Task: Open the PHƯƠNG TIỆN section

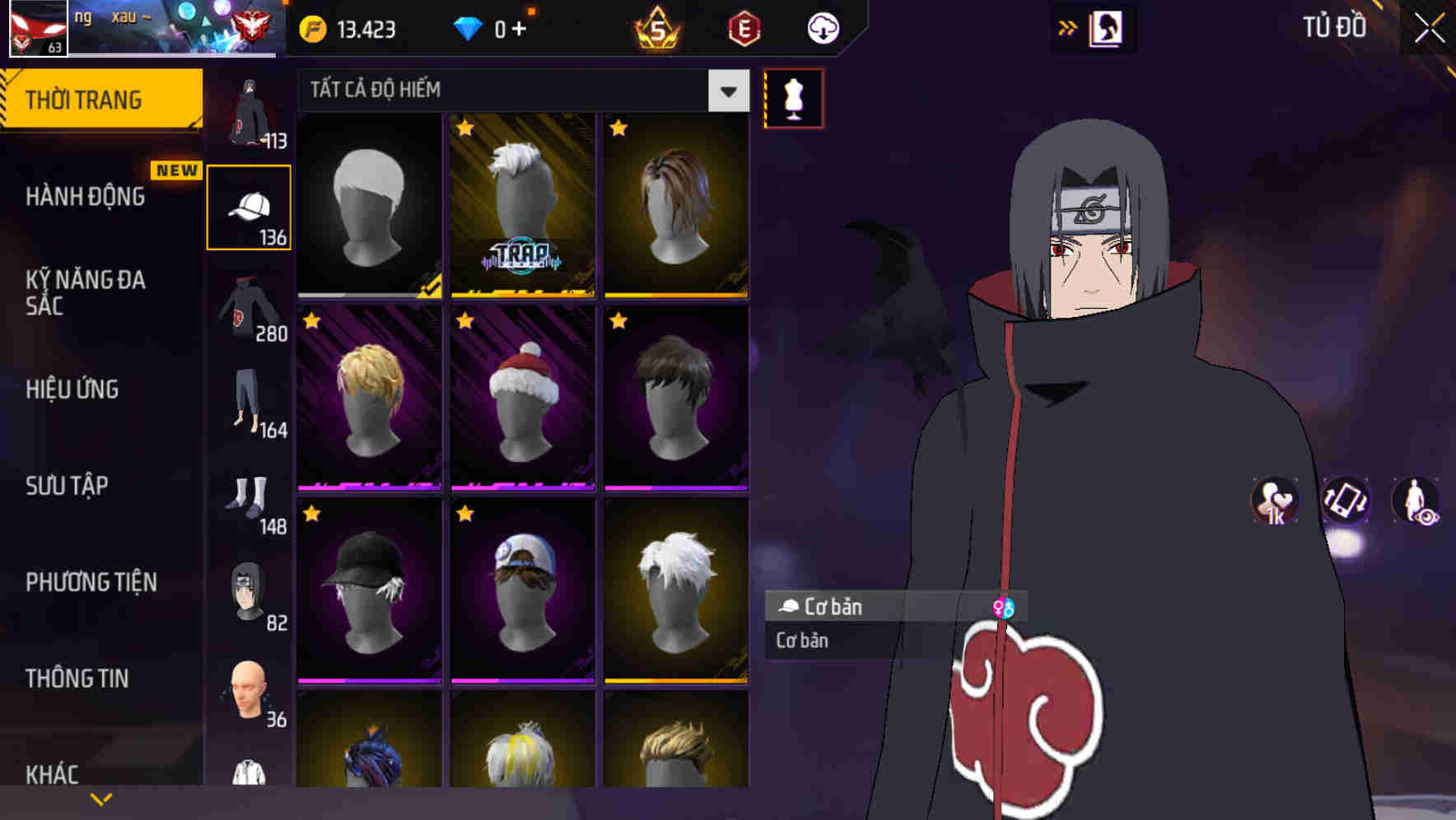Action: (89, 582)
